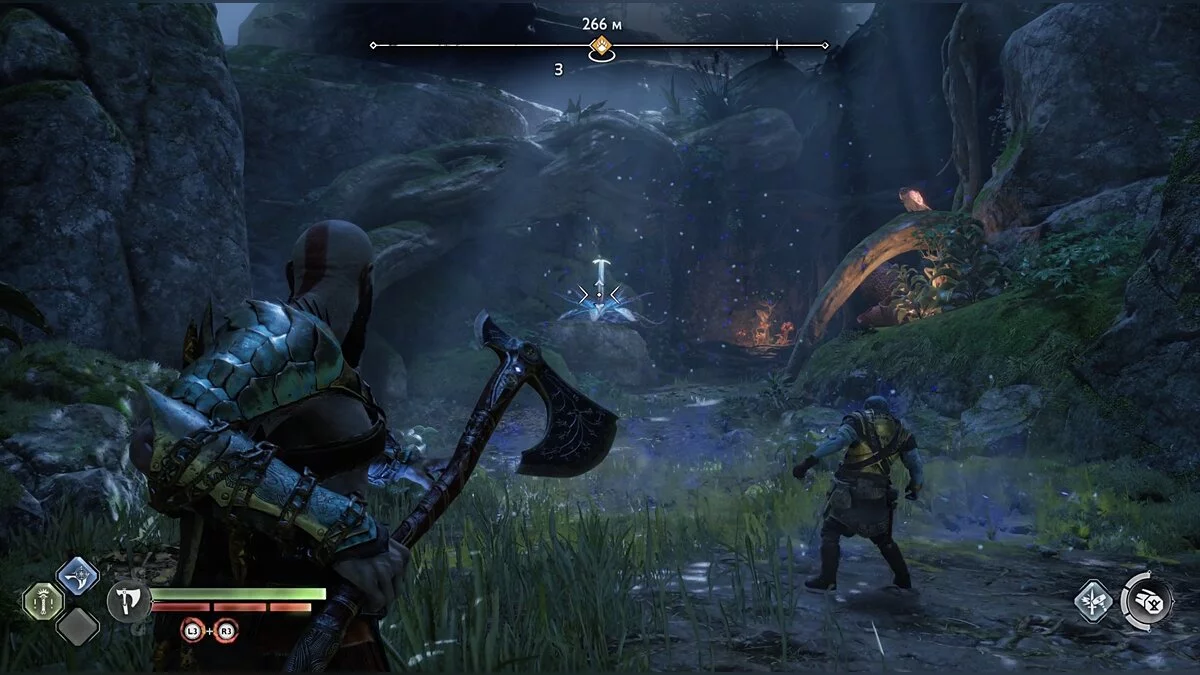Click the Leviathan Axe weapon icon
Image resolution: width=1200 pixels, height=675 pixels.
tap(129, 601)
